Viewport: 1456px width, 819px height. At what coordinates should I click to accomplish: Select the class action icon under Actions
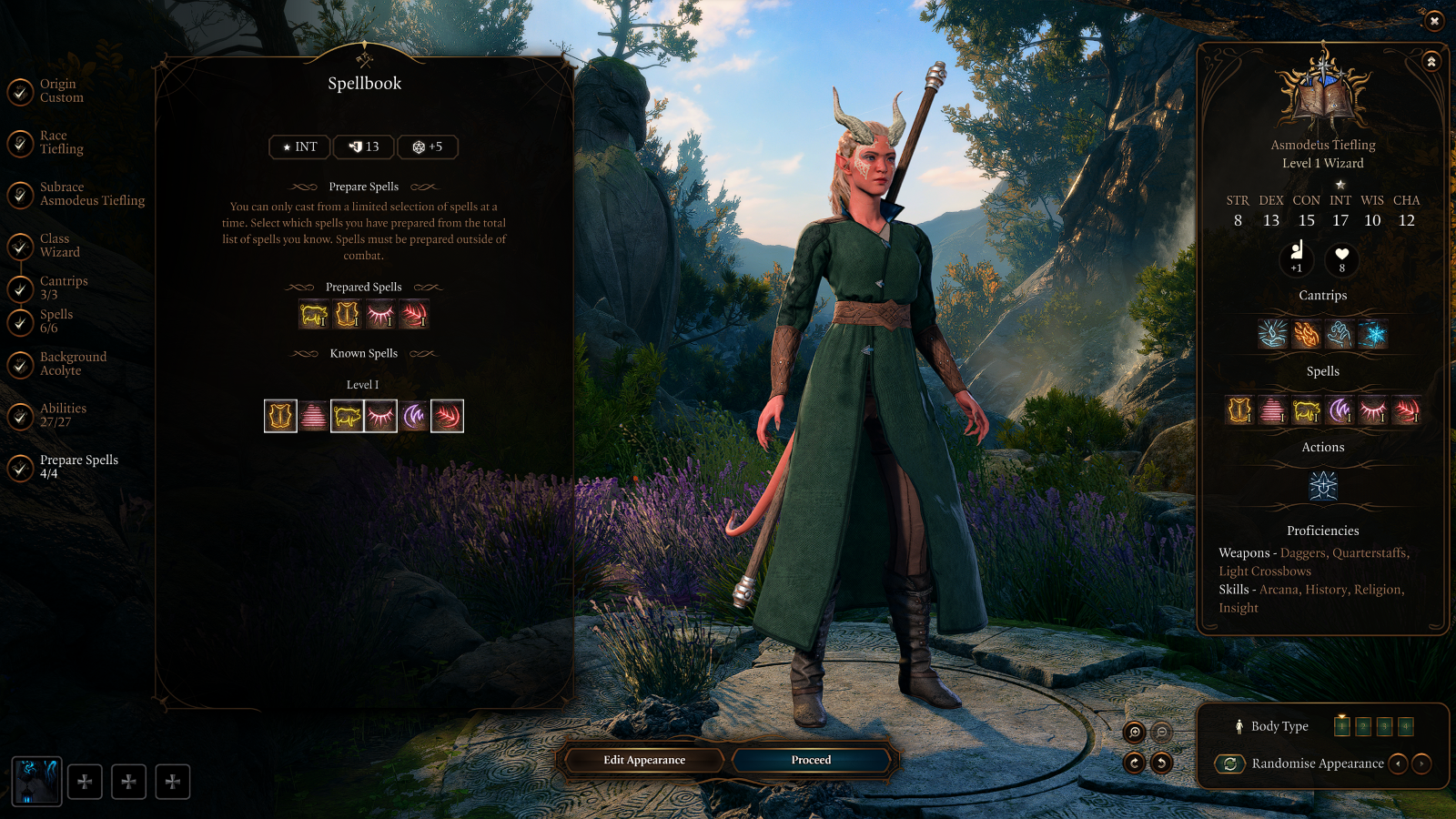point(1323,486)
